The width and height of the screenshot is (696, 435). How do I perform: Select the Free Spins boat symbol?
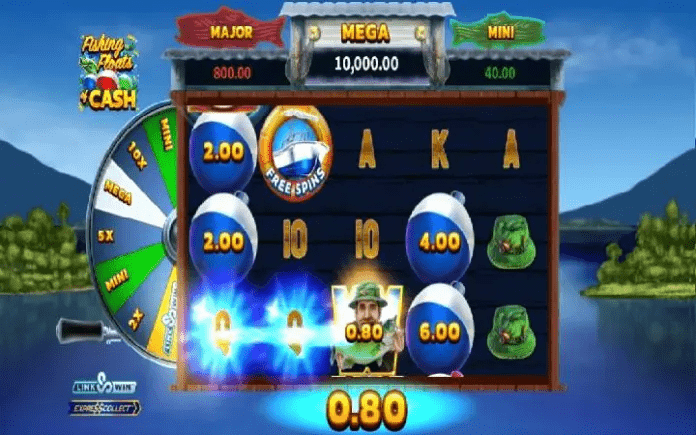(295, 149)
